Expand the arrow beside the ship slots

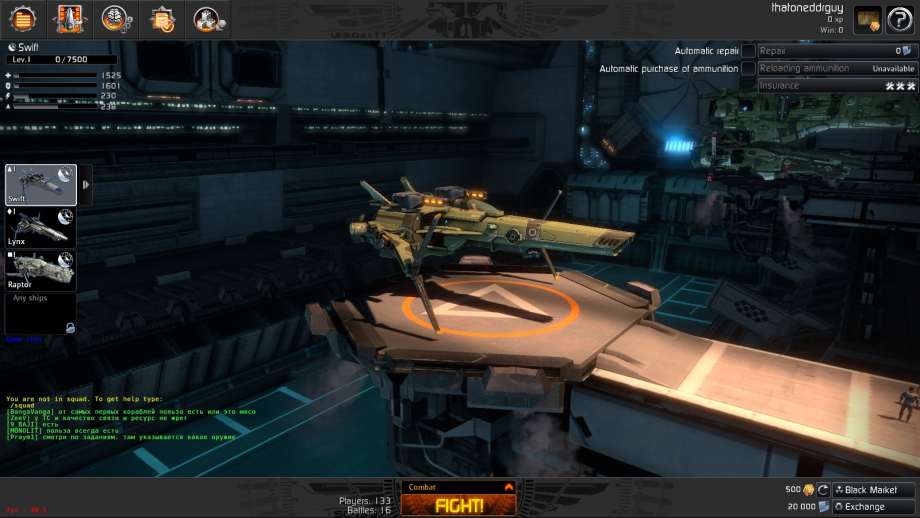(x=86, y=185)
